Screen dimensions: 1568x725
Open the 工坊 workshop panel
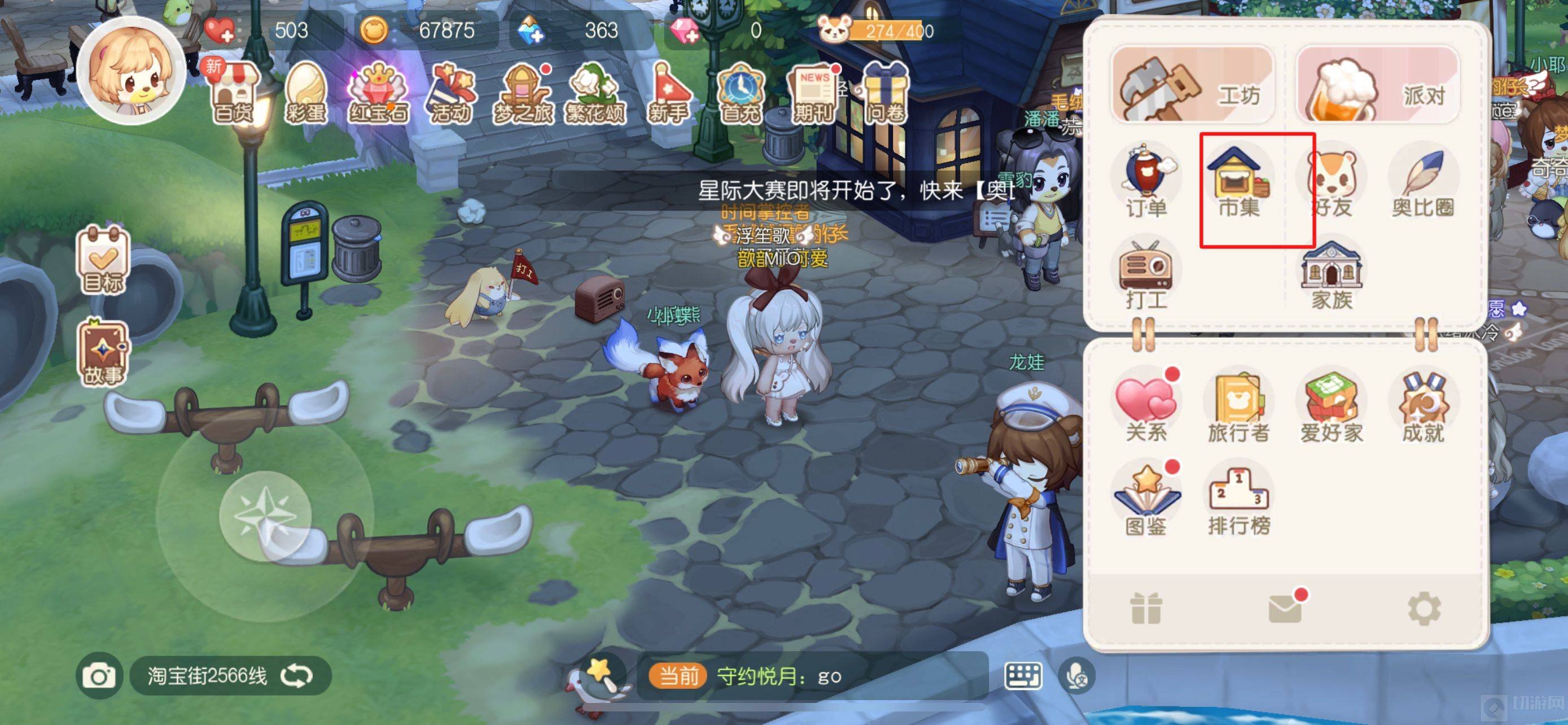click(x=1193, y=86)
